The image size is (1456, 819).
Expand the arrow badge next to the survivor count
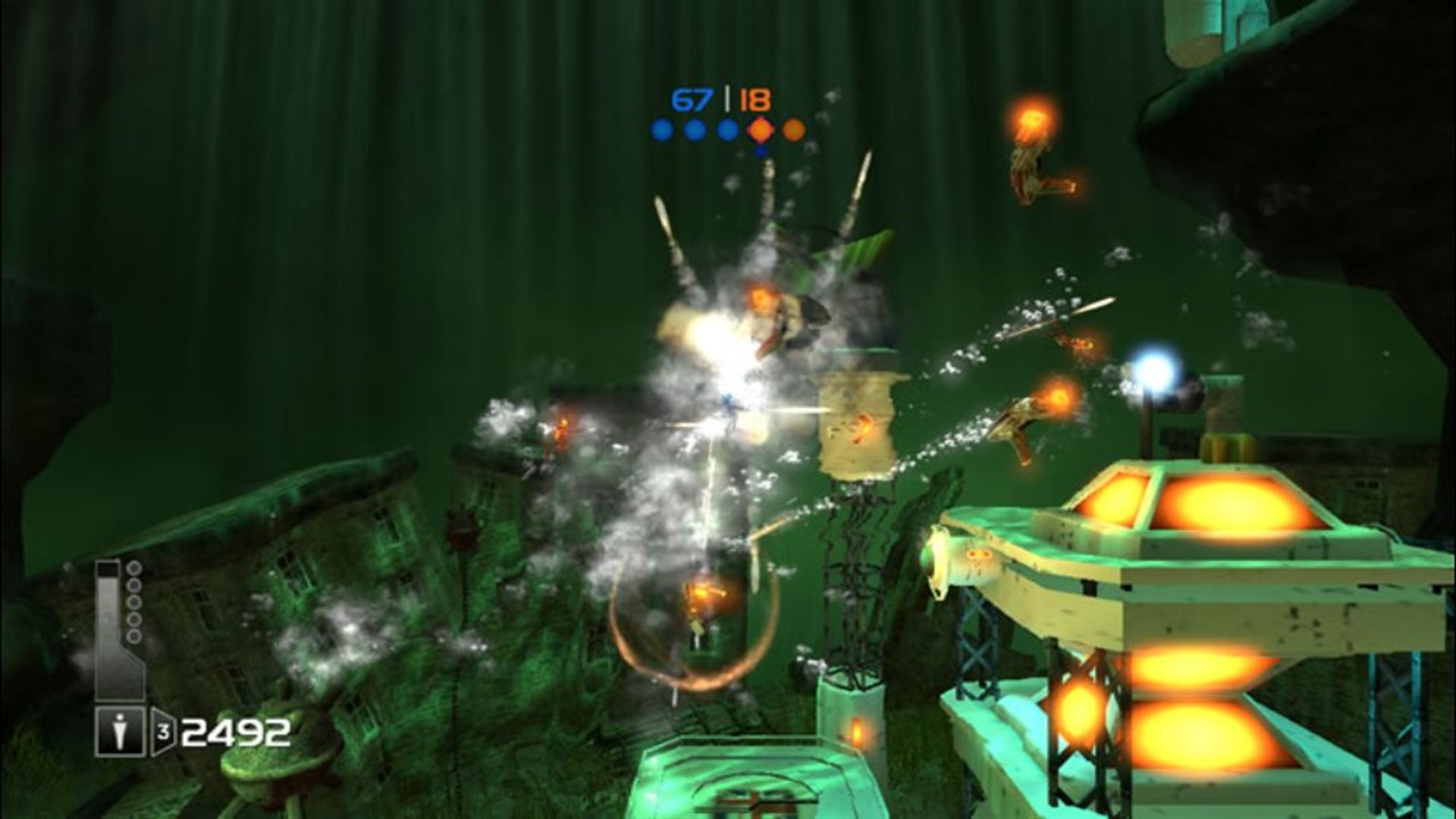pos(162,730)
